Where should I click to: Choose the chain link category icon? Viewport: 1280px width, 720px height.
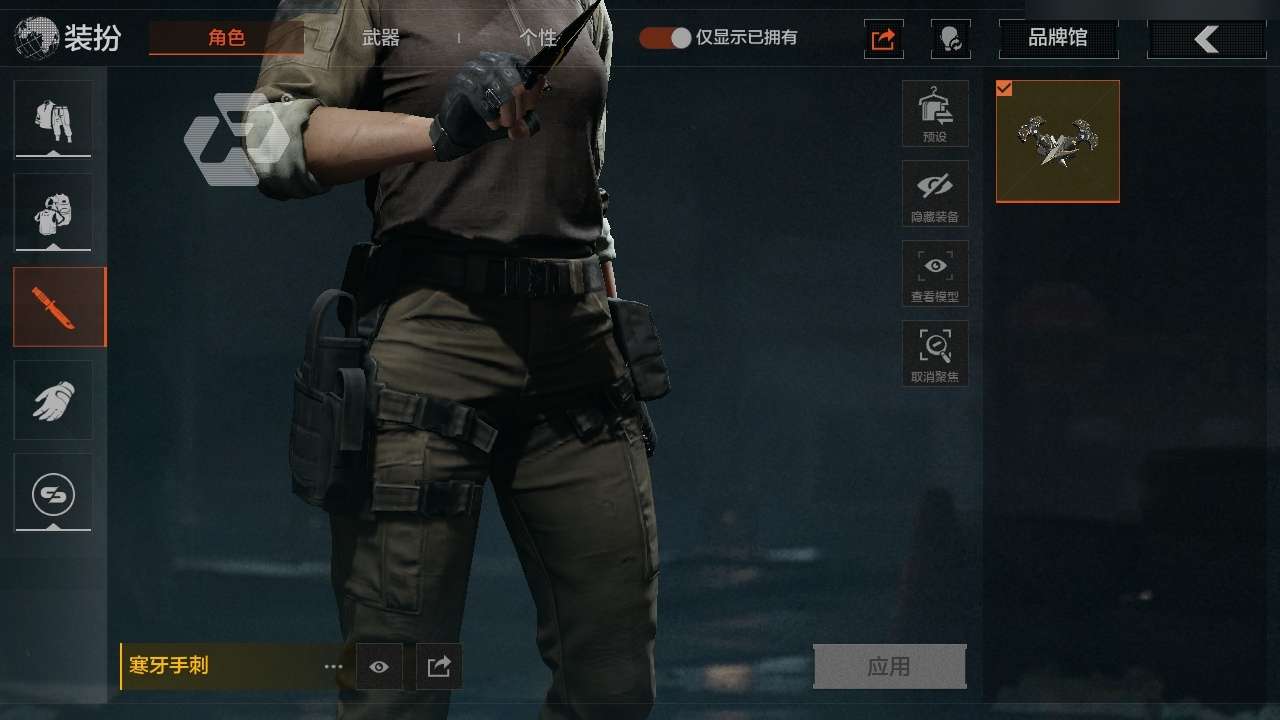click(x=53, y=493)
